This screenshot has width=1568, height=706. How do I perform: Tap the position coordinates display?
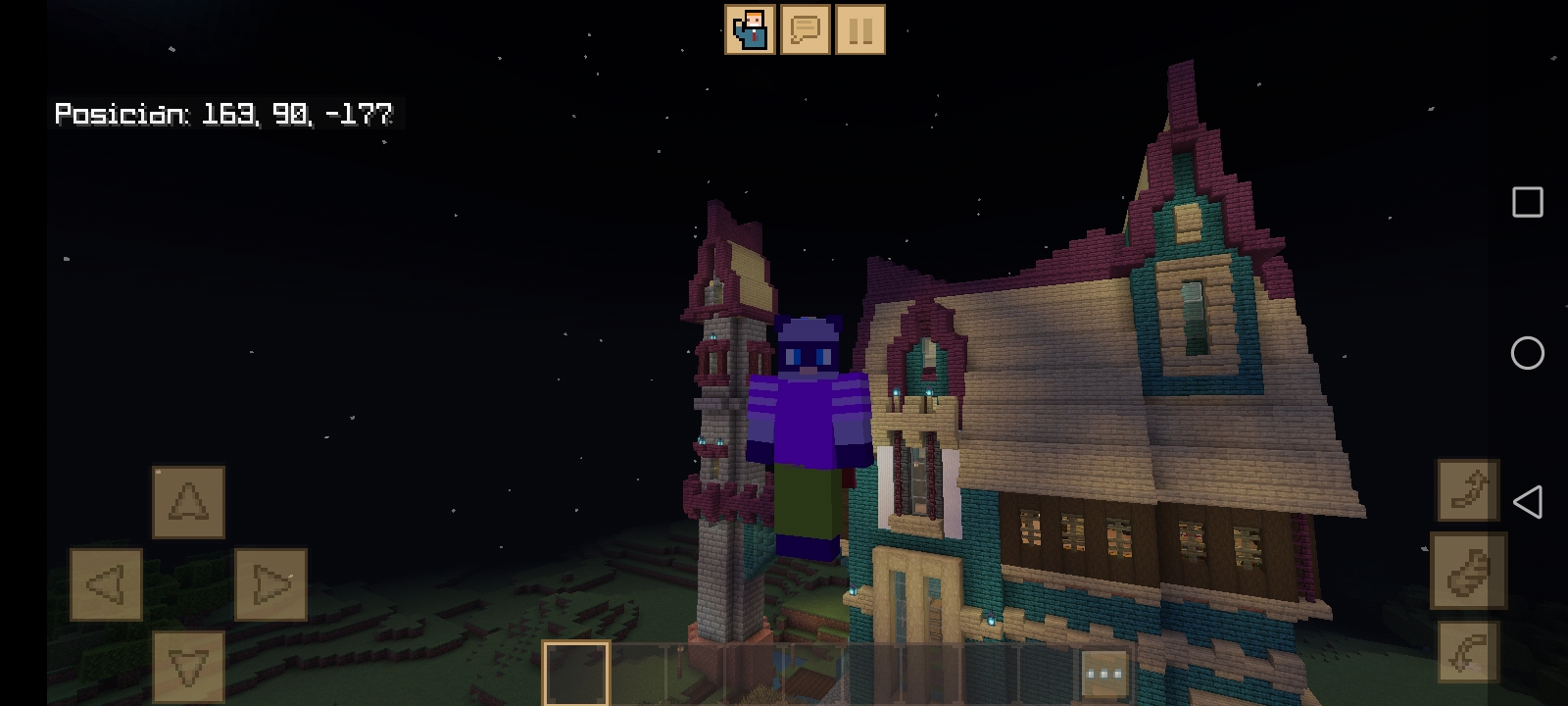[223, 115]
